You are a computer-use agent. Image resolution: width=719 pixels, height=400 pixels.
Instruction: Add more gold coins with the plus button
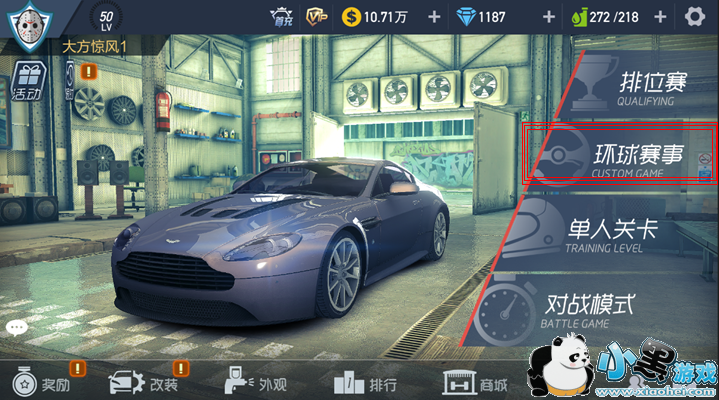[433, 17]
